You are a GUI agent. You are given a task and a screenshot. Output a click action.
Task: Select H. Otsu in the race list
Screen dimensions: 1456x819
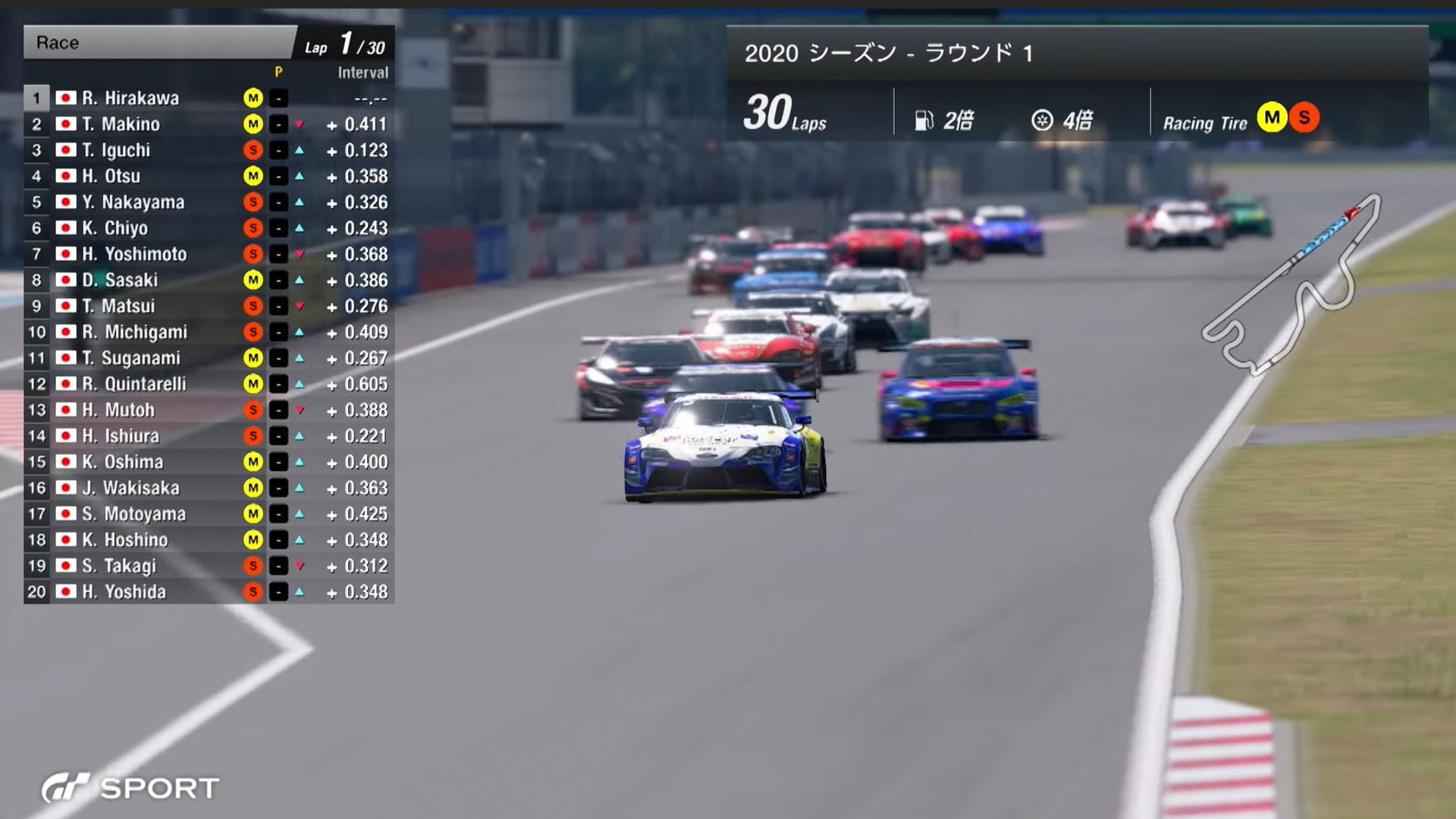pyautogui.click(x=111, y=176)
